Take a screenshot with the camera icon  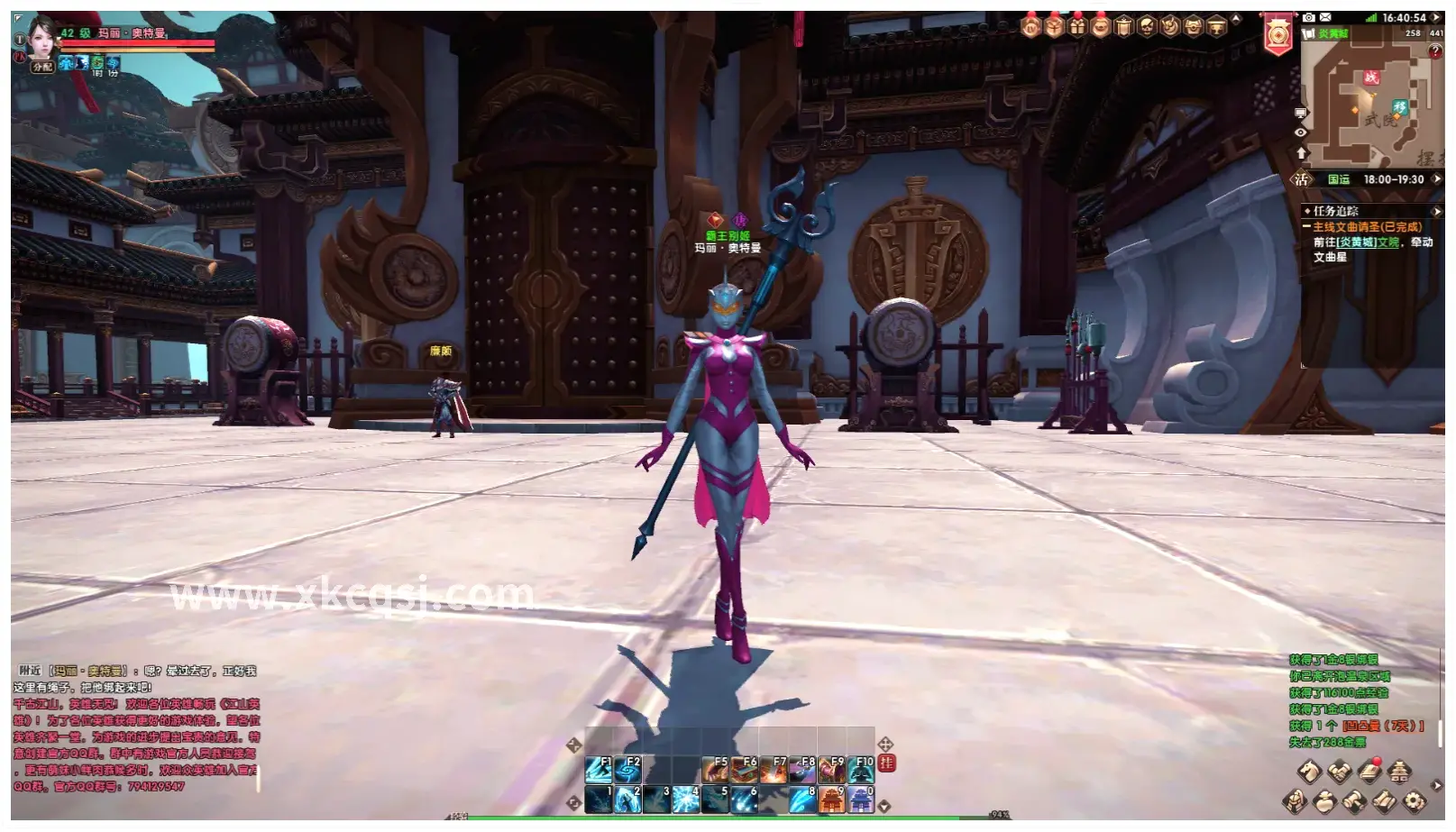[x=1309, y=17]
